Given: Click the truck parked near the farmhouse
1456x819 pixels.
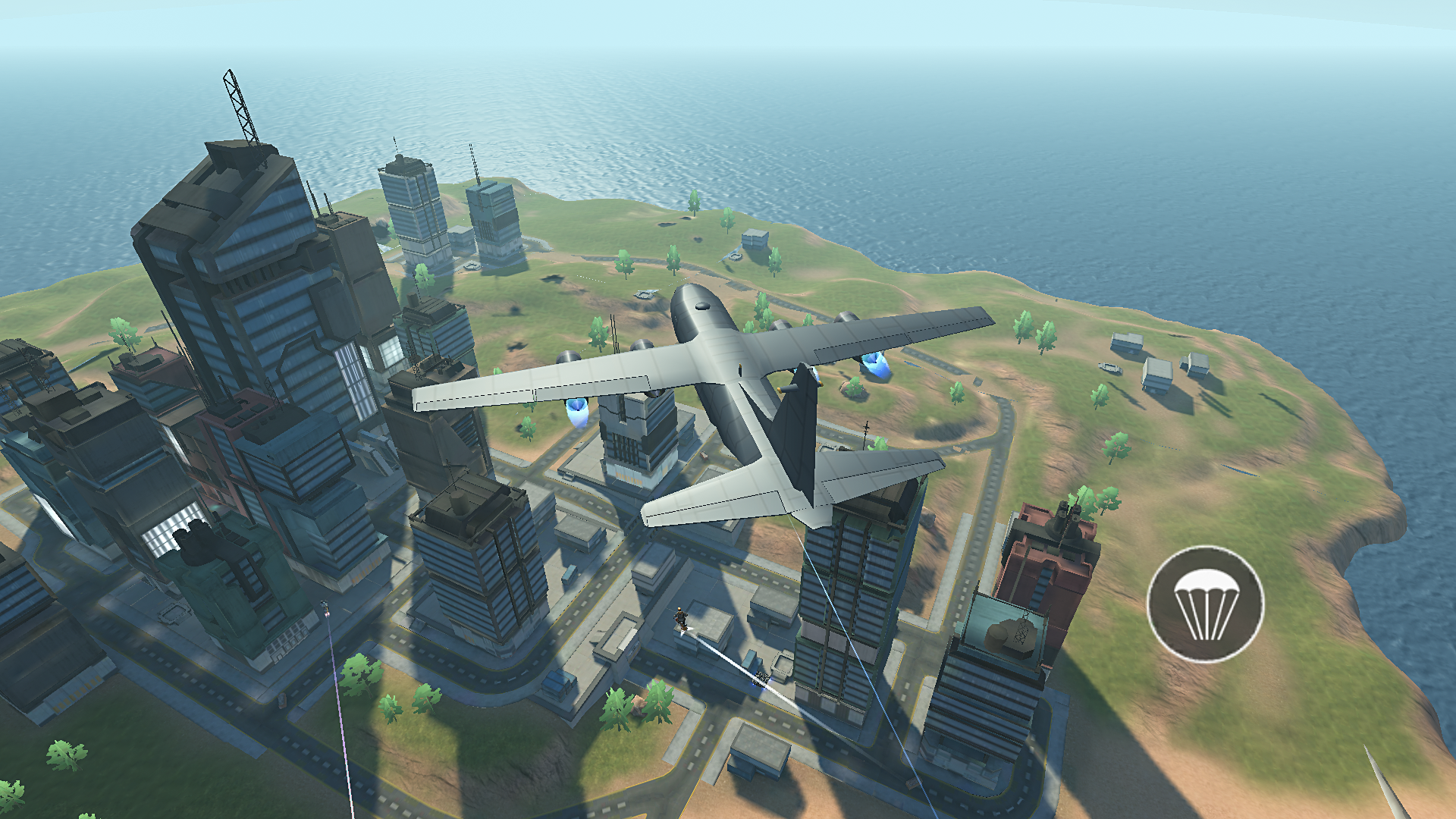Looking at the screenshot, I should point(1109,368).
